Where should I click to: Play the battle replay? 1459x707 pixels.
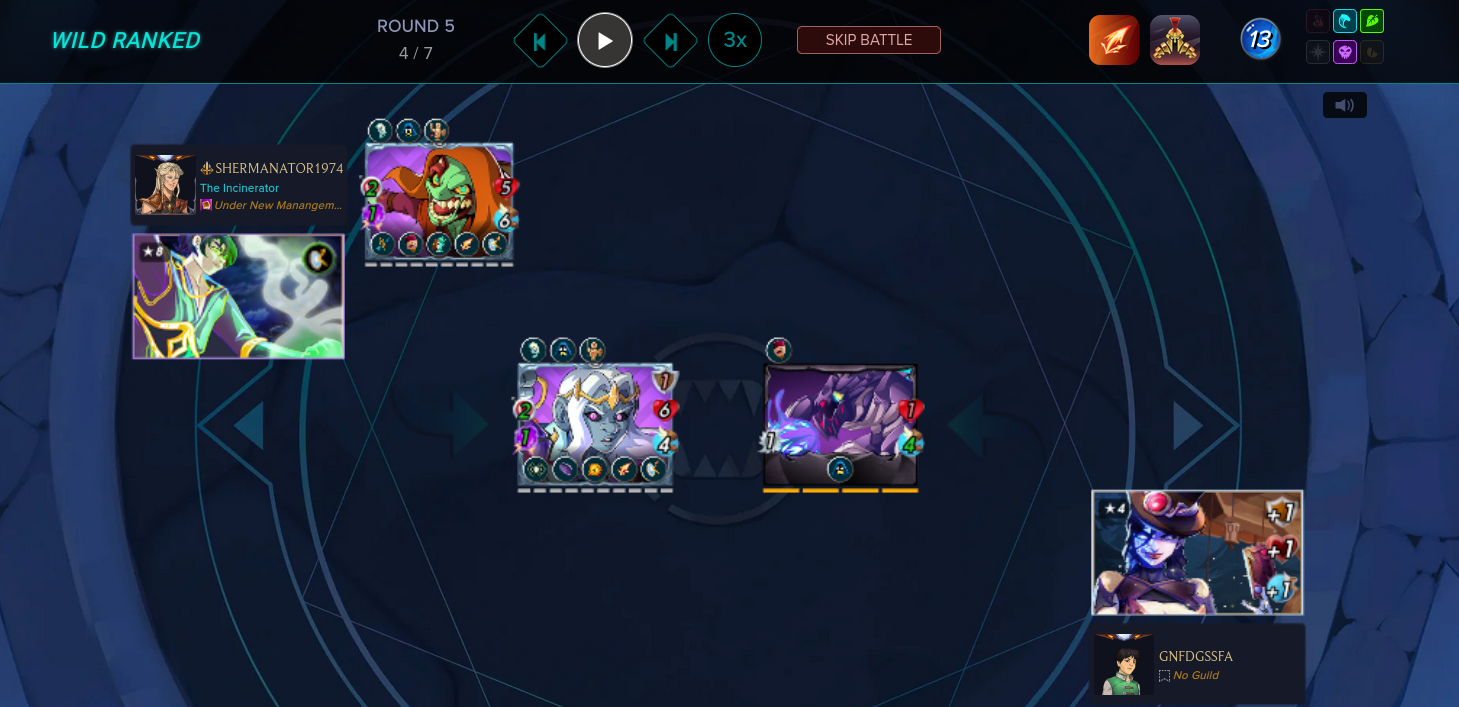coord(605,41)
